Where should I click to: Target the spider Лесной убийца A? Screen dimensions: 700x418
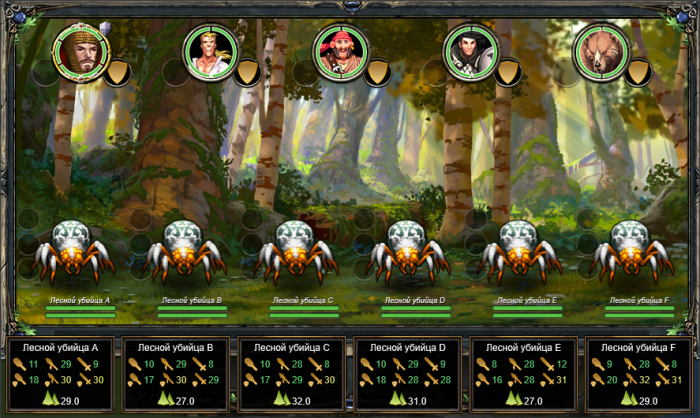[72, 255]
